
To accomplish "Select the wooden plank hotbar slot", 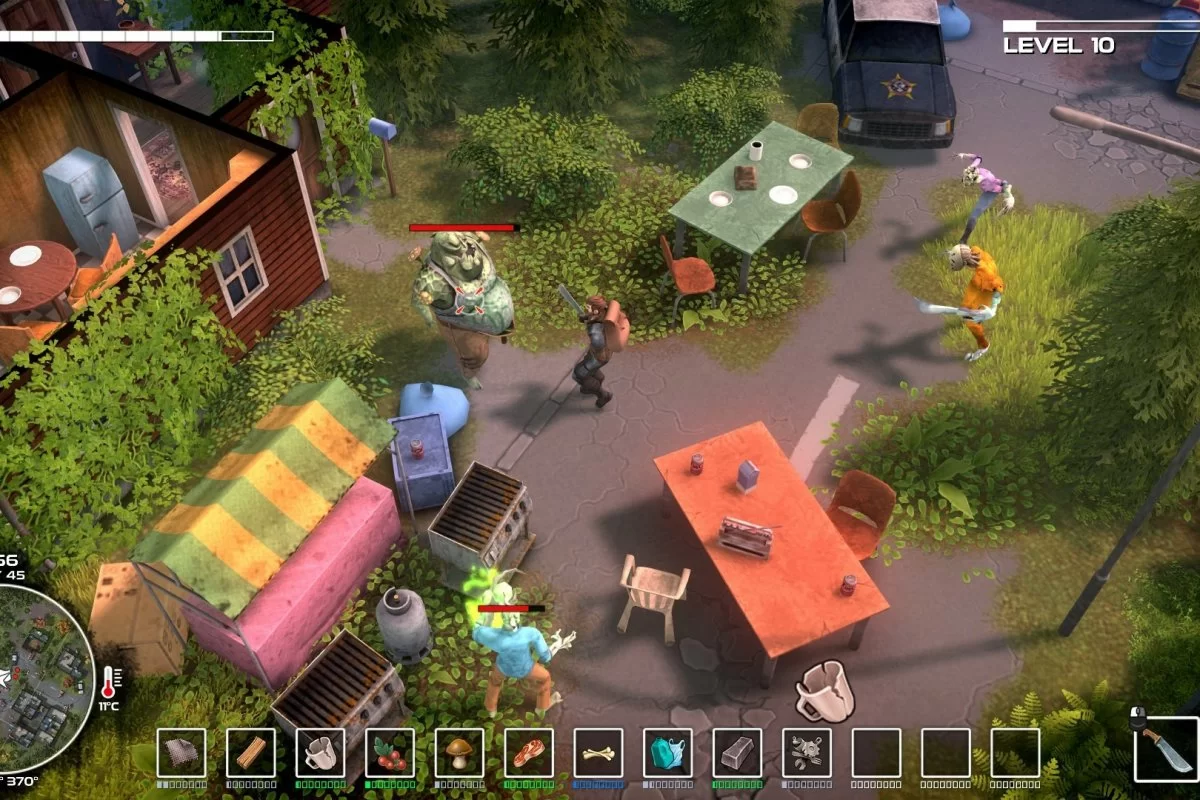I will (251, 753).
